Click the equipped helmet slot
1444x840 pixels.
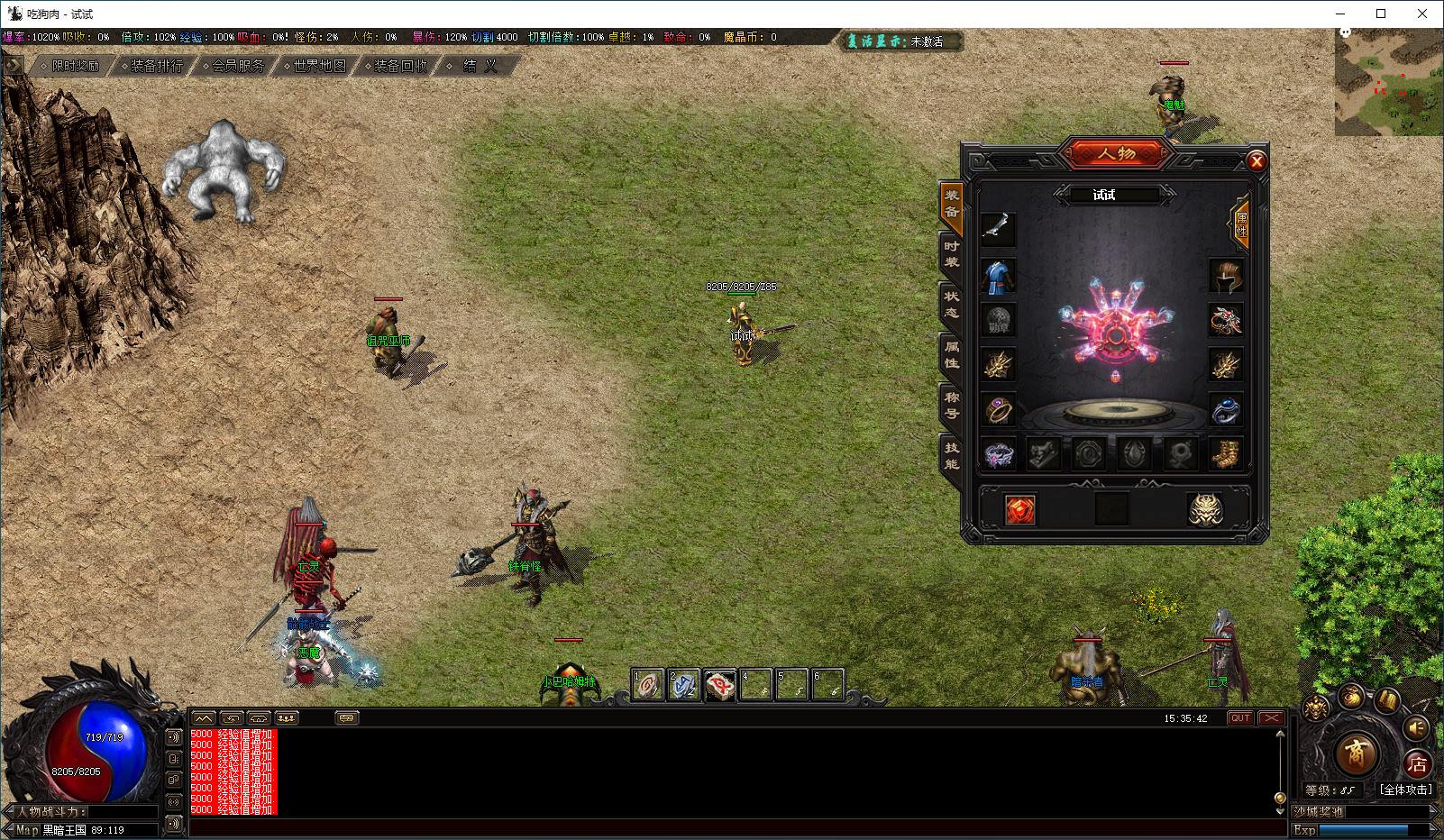1226,276
